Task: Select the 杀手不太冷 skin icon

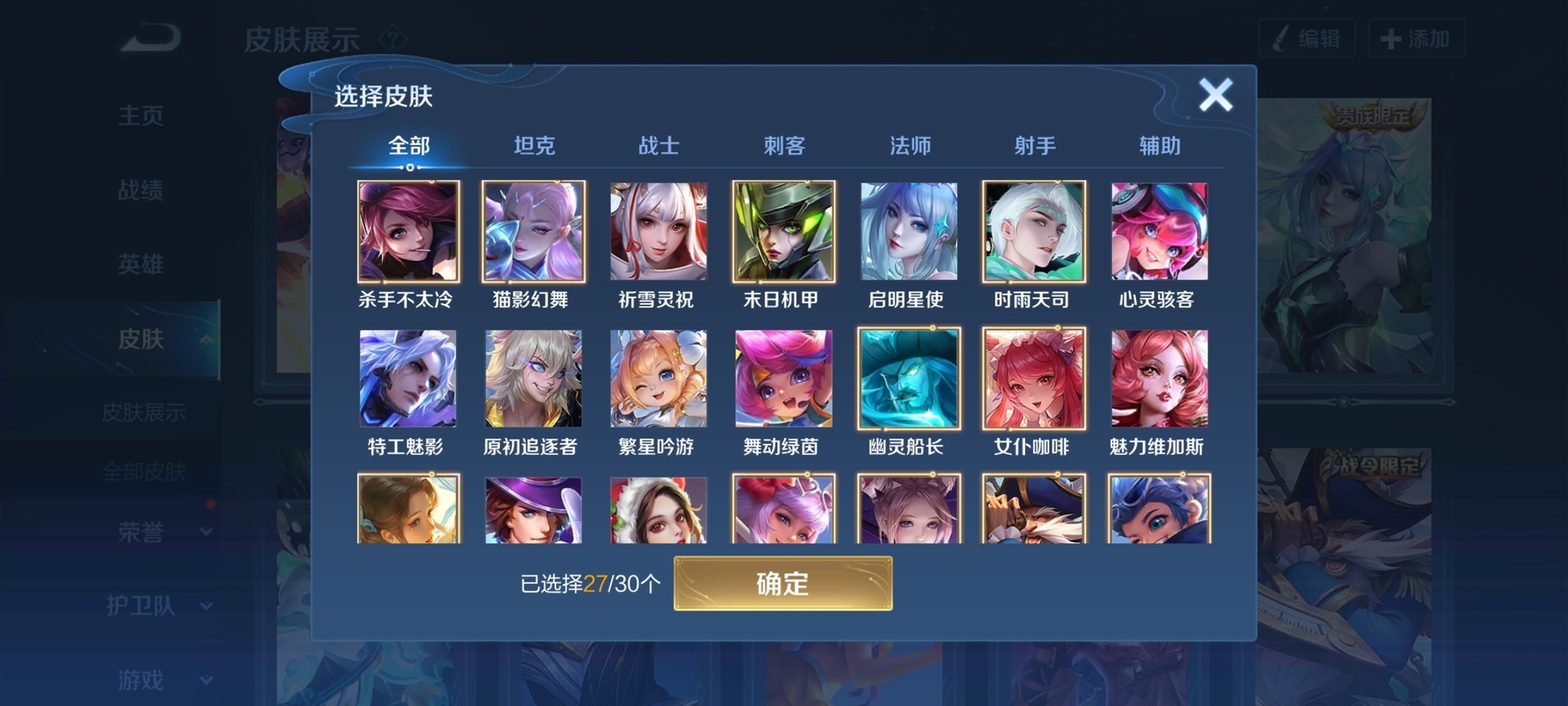Action: click(407, 231)
